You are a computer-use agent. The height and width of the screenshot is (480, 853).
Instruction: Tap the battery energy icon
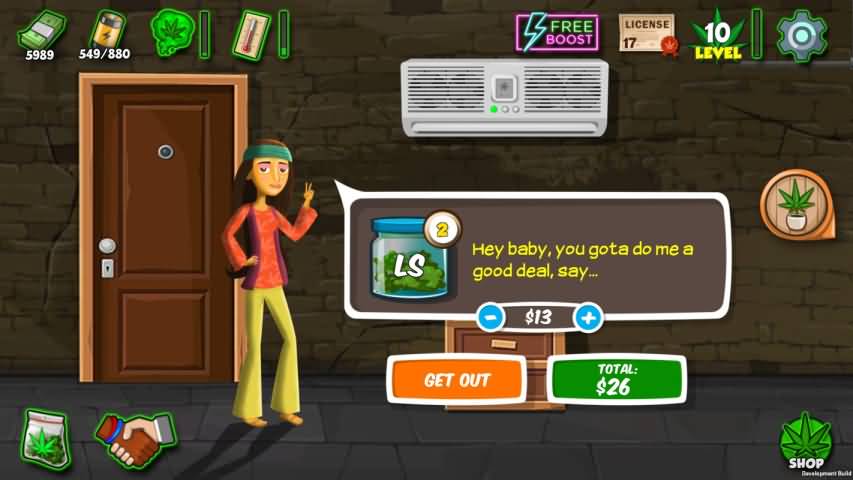[106, 30]
